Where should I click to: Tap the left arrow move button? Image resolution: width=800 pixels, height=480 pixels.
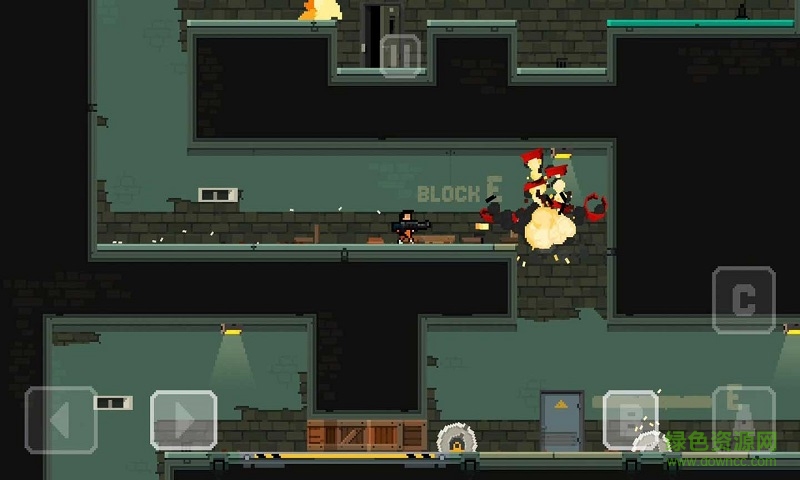61,420
